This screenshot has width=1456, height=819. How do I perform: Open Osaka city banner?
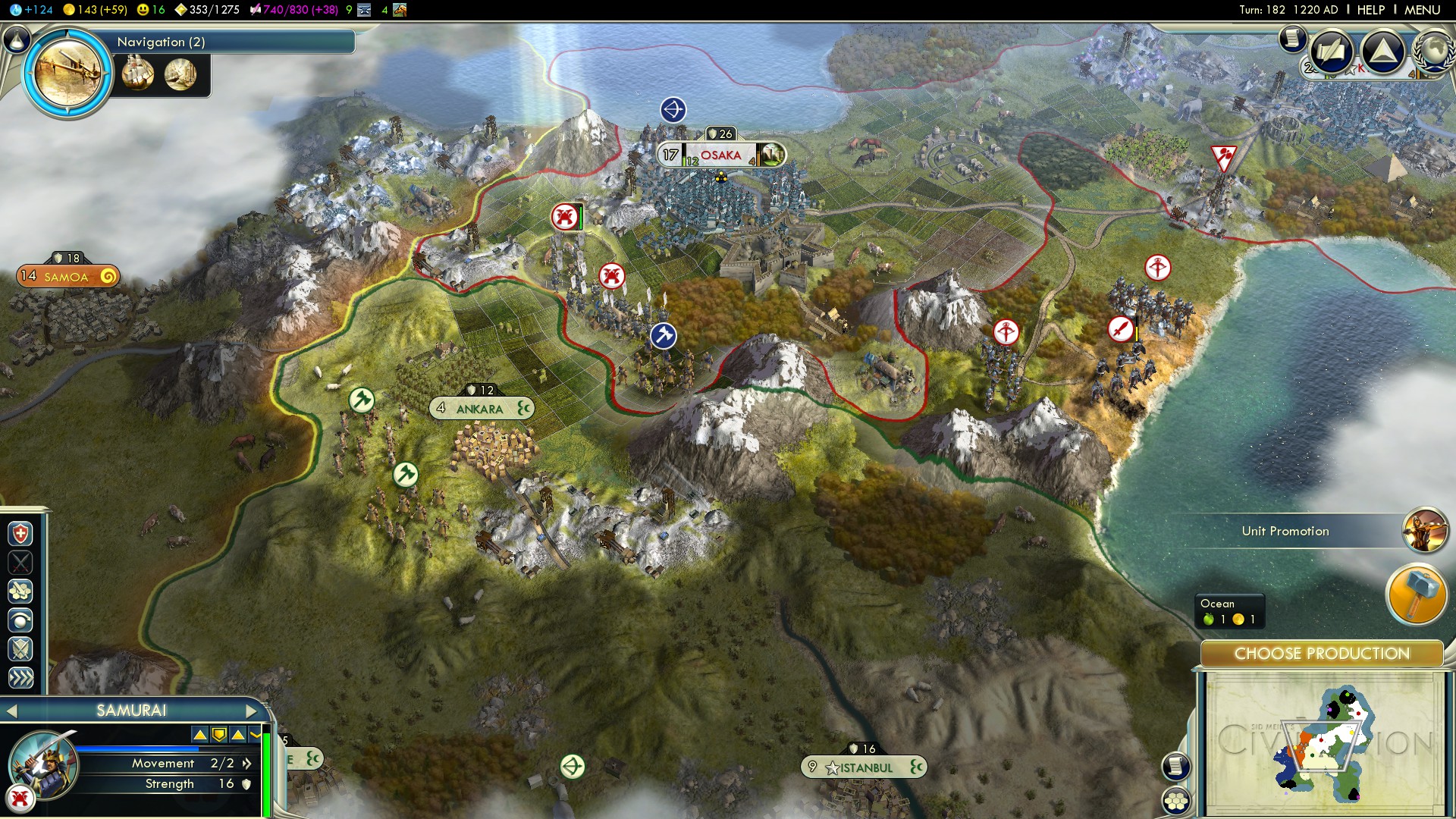[x=720, y=155]
